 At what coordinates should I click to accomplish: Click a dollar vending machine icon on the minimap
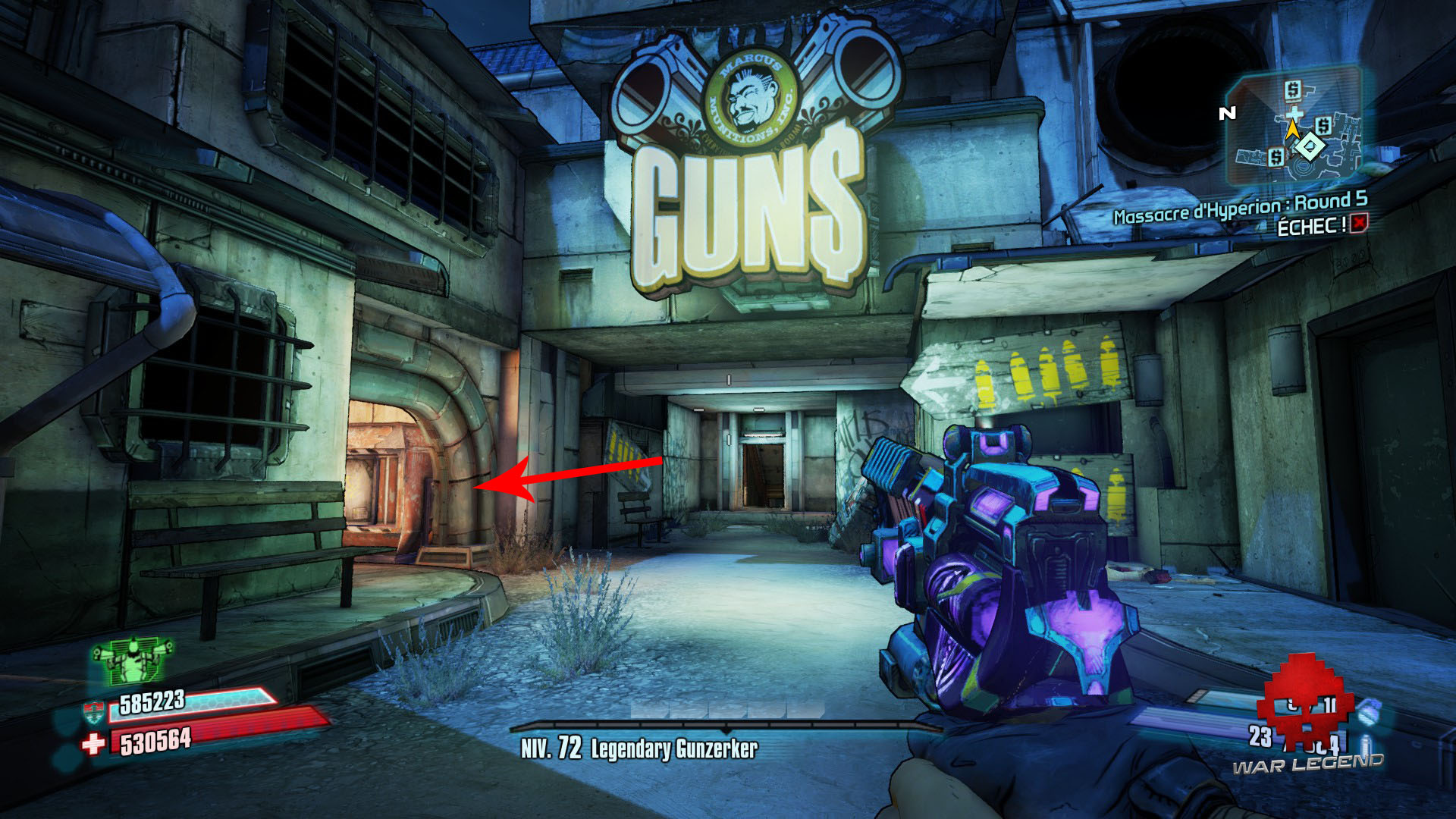point(1292,92)
